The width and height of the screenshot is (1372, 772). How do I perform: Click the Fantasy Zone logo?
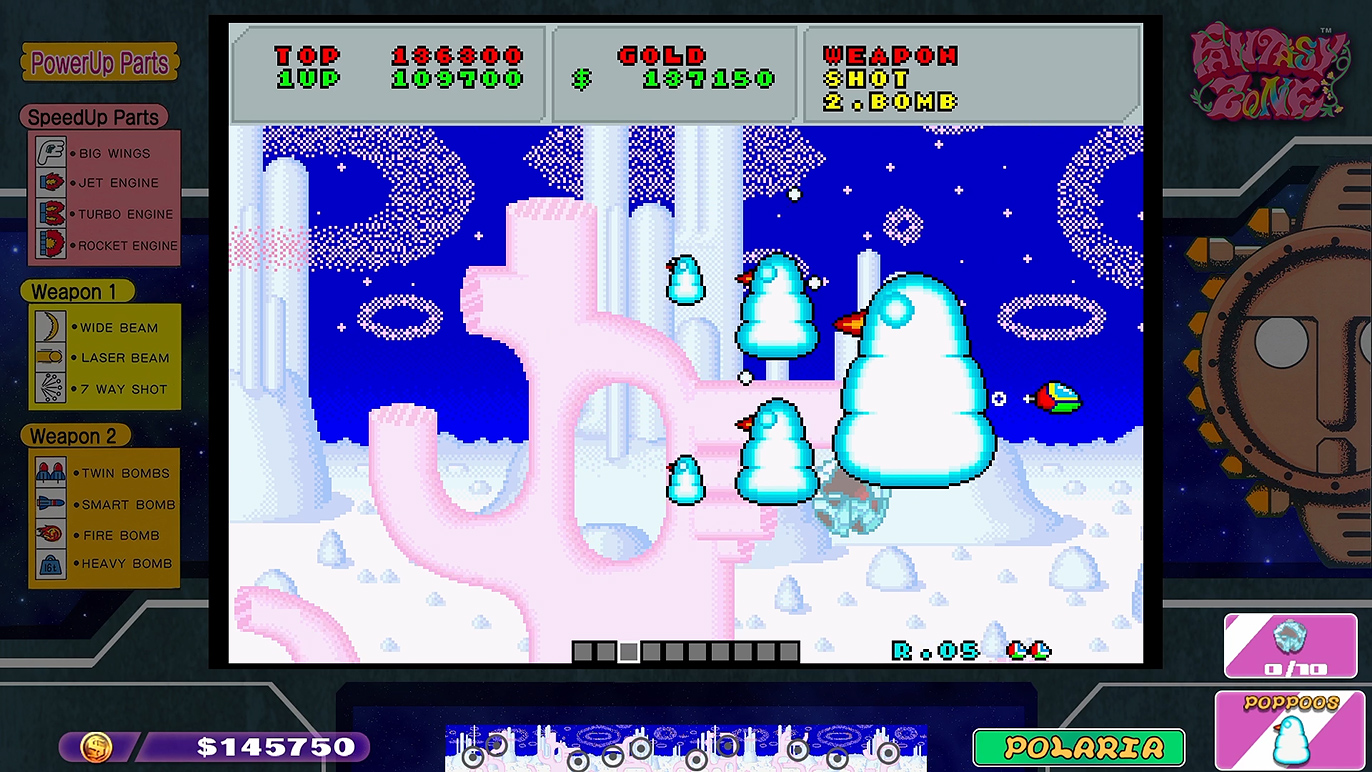coord(1268,72)
